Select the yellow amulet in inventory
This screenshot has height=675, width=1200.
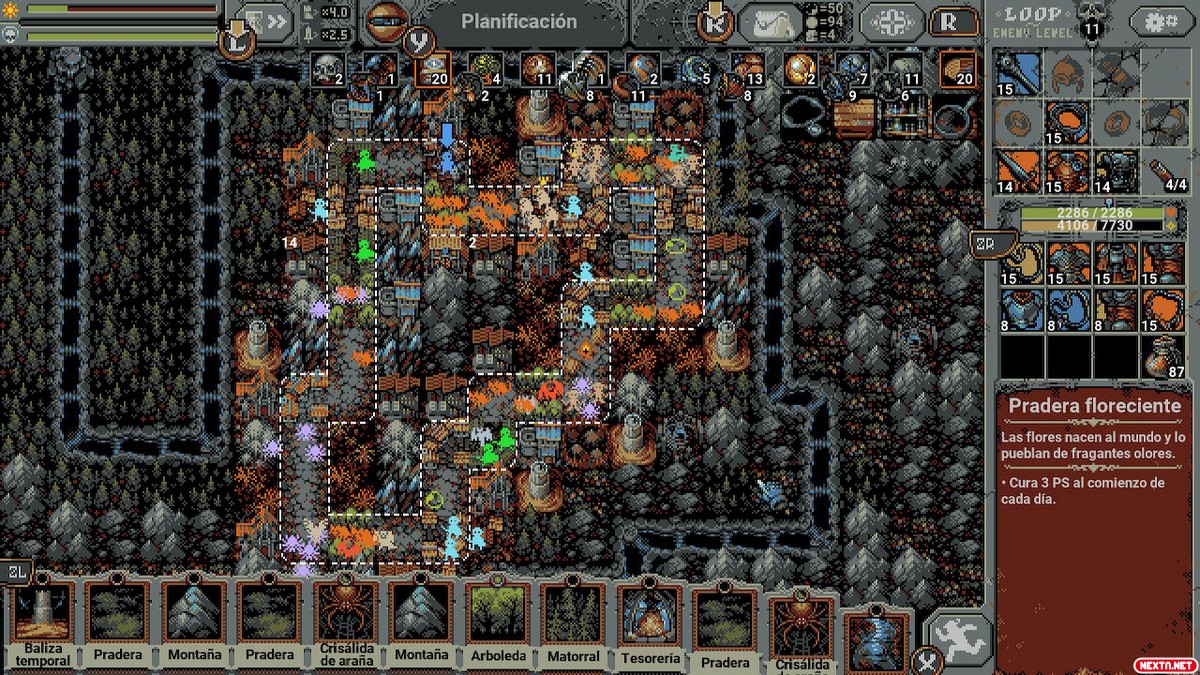tap(1023, 262)
